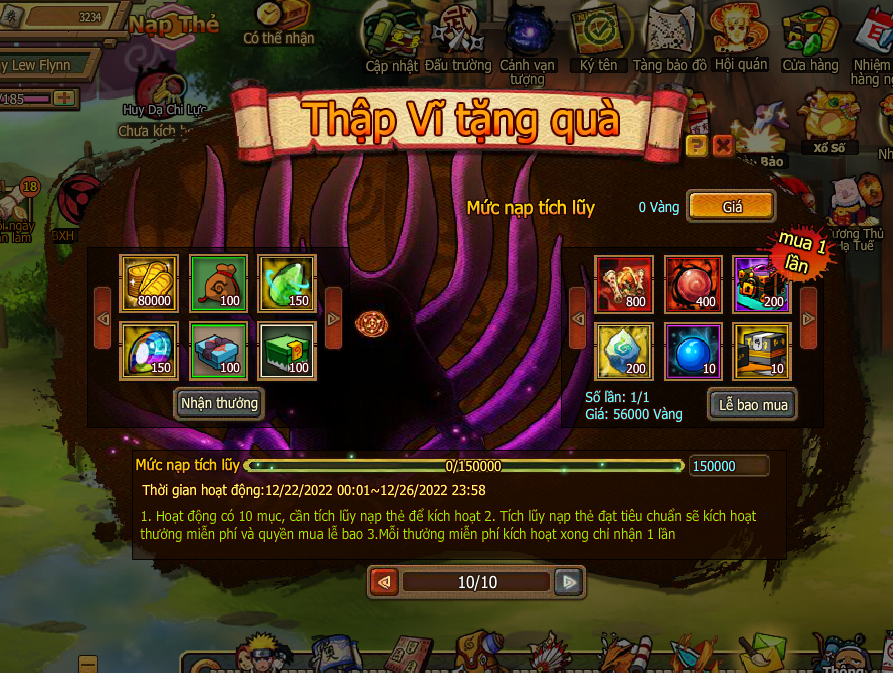893x673 pixels.
Task: Open the Hội quán guild hall
Action: point(741,38)
